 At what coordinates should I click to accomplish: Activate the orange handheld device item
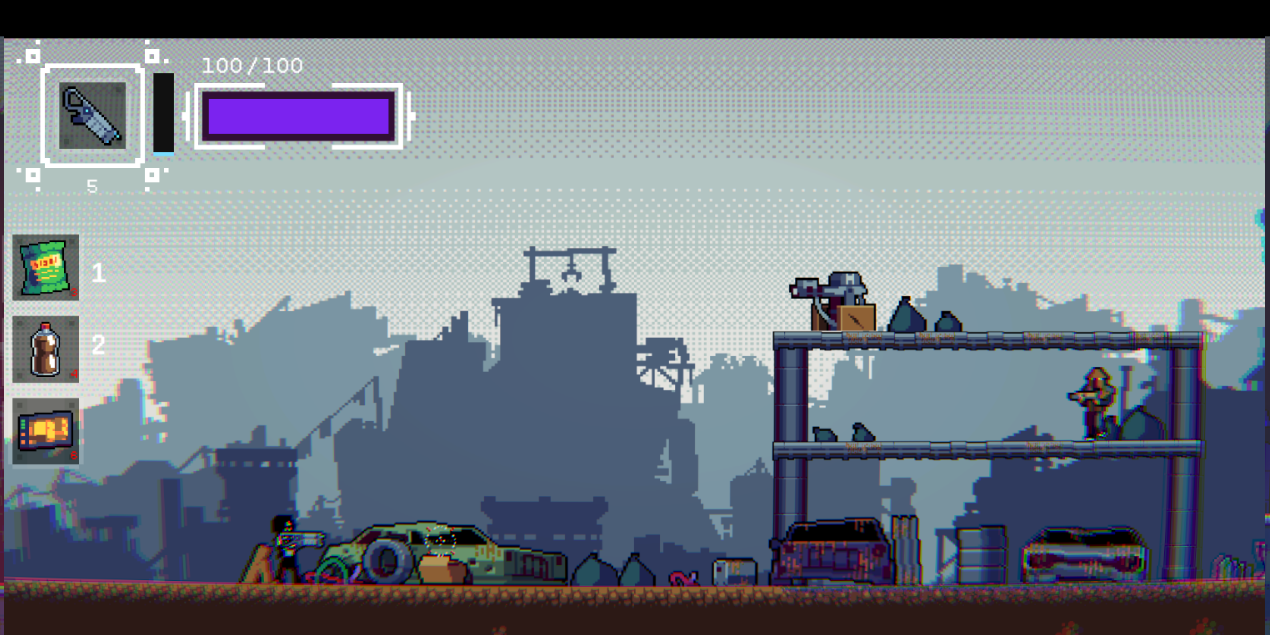tap(46, 431)
